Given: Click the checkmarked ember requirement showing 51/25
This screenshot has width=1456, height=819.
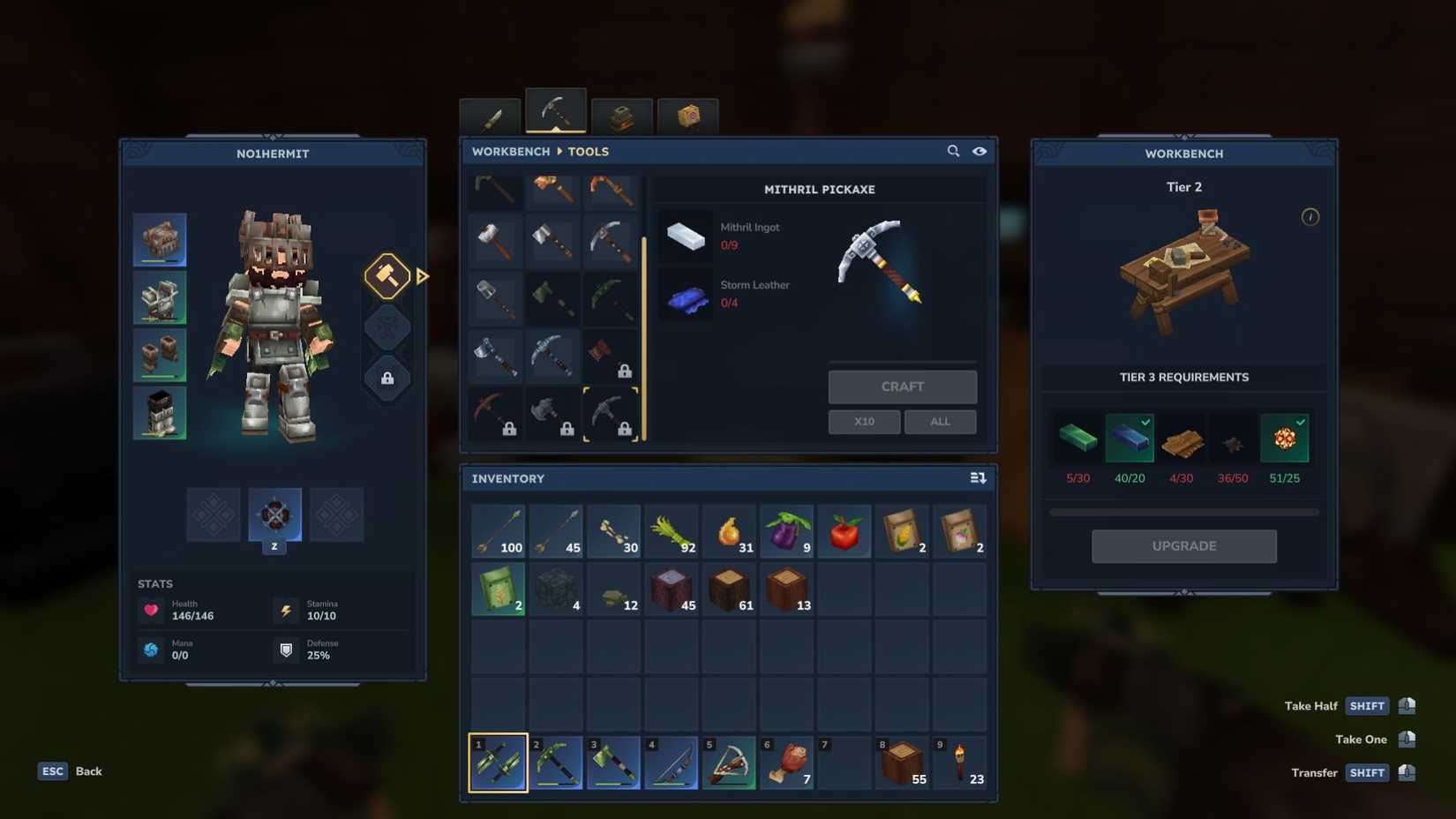Looking at the screenshot, I should (1286, 437).
